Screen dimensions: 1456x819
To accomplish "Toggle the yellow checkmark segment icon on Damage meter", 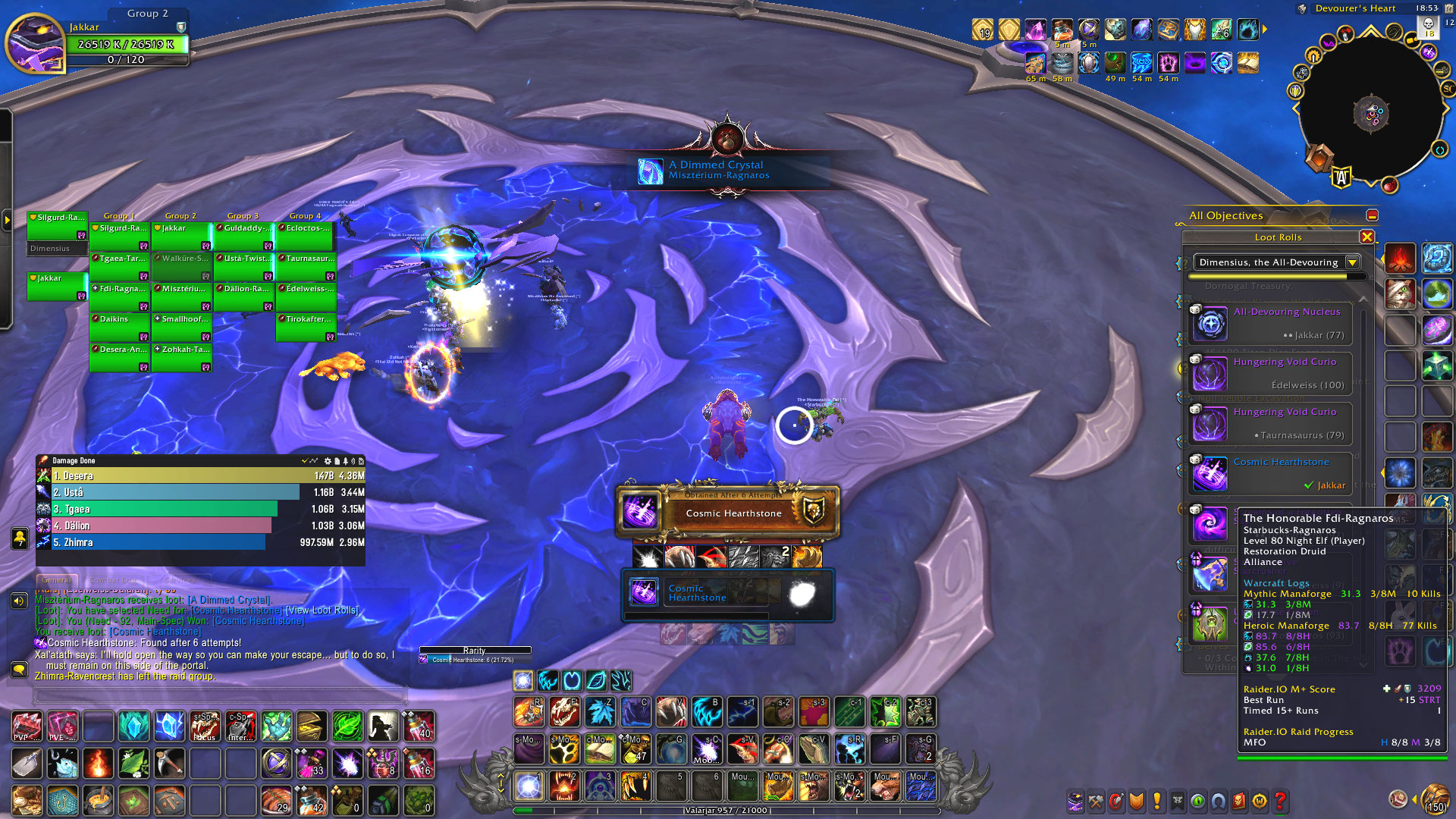I will click(304, 460).
